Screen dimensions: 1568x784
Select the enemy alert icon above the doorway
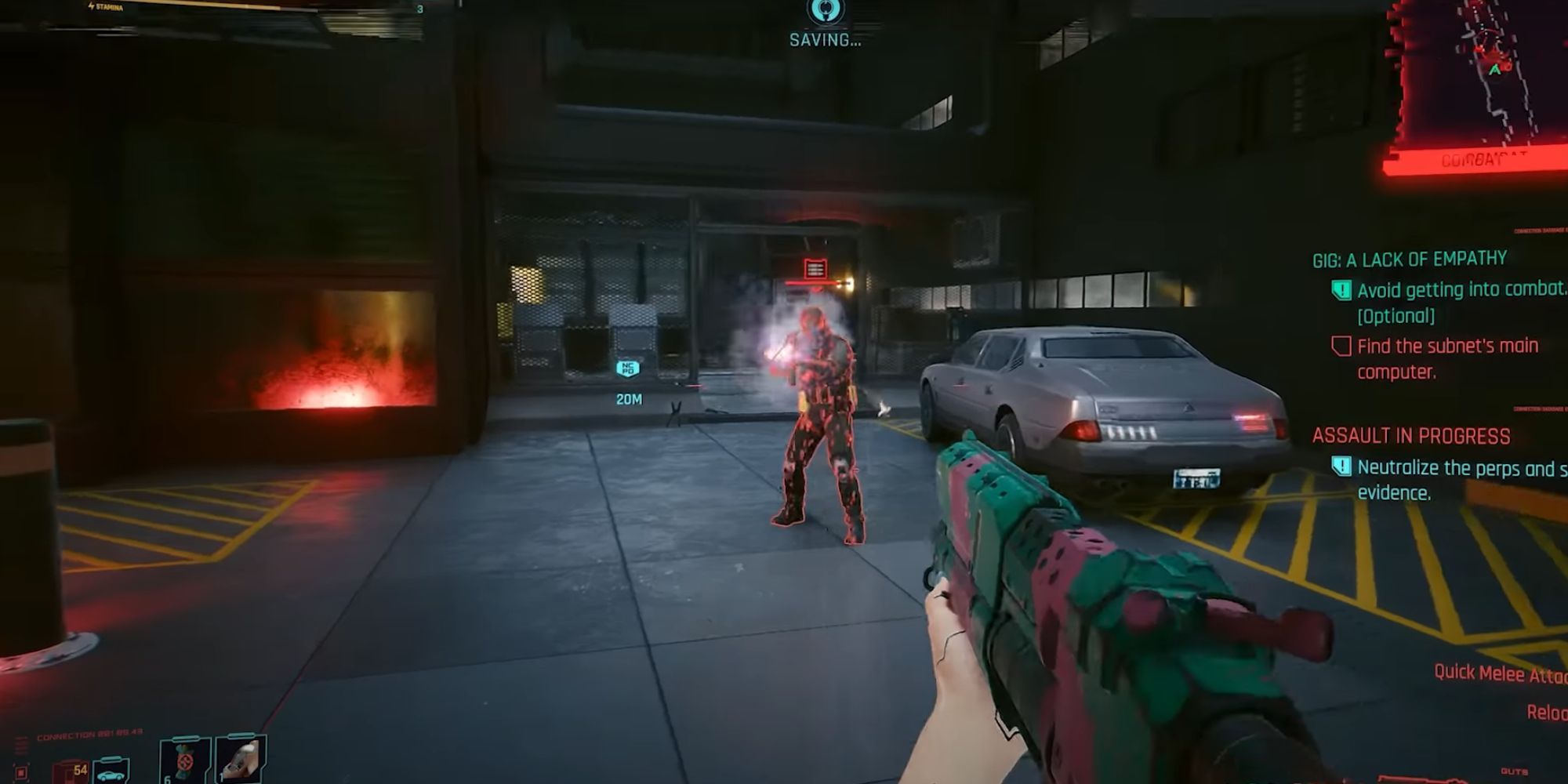[814, 267]
